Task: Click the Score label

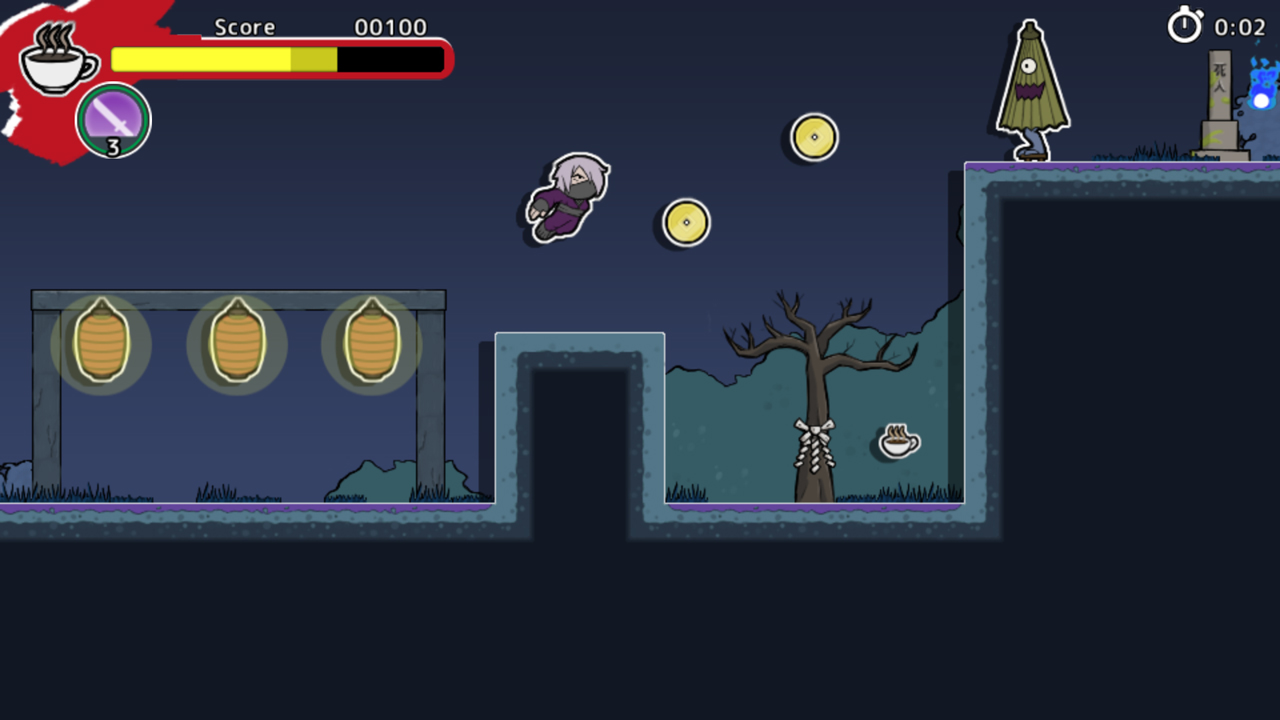Action: pos(243,27)
